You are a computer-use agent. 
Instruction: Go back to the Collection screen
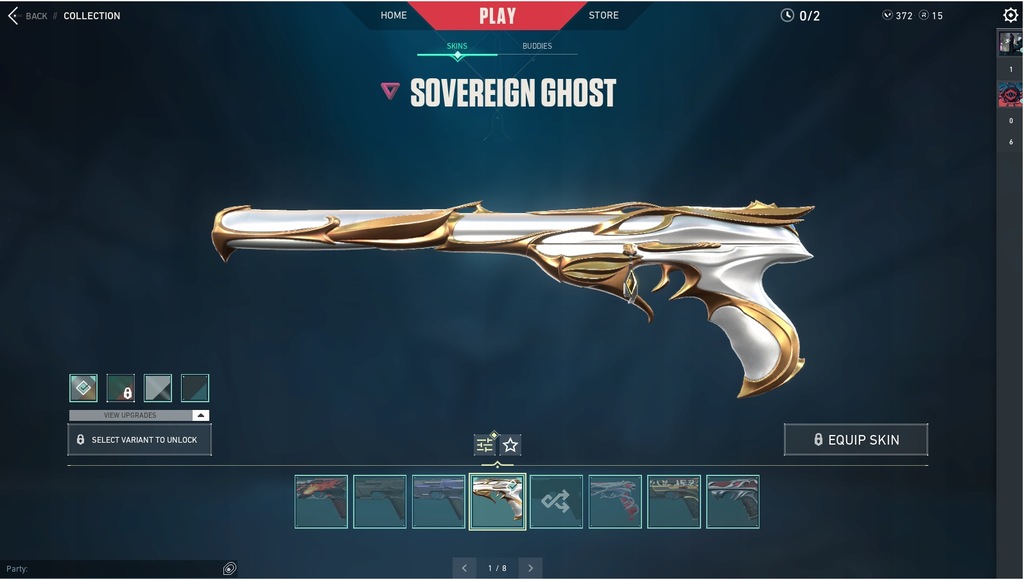click(28, 16)
